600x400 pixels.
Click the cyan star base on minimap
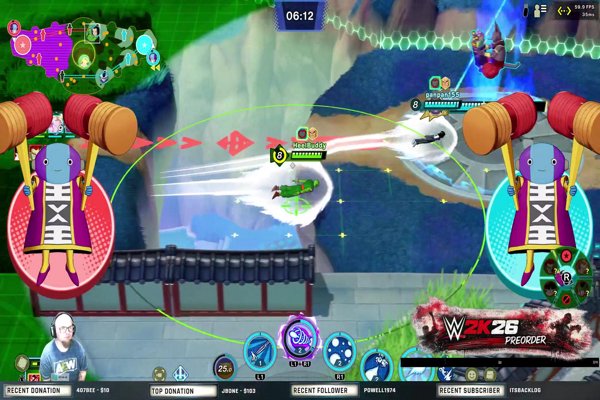click(x=147, y=45)
